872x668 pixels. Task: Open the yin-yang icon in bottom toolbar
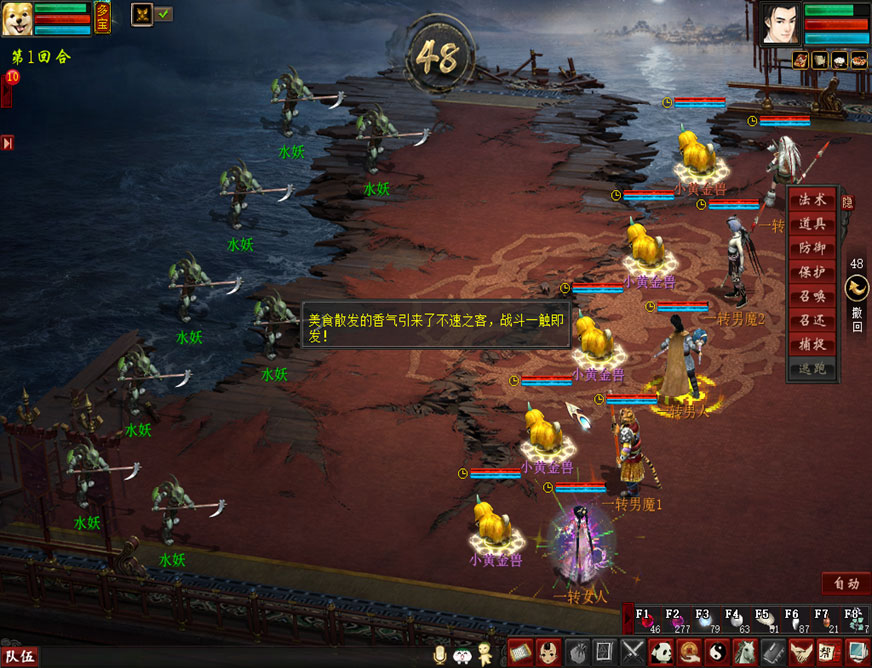[x=718, y=653]
